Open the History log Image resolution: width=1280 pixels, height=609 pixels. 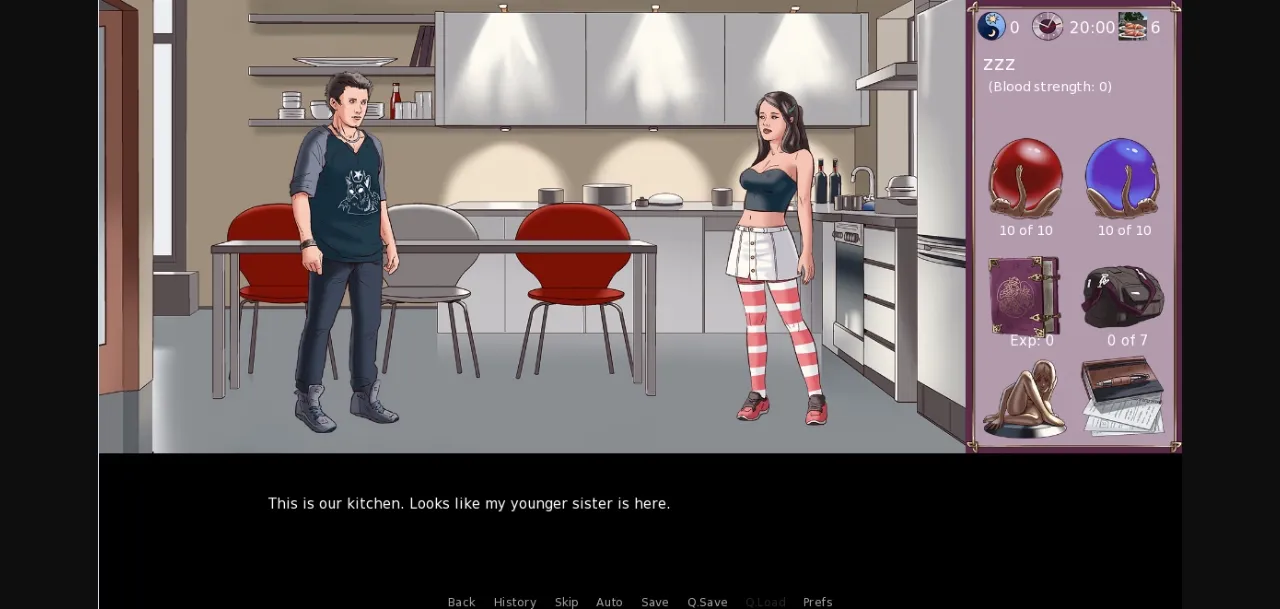(514, 602)
